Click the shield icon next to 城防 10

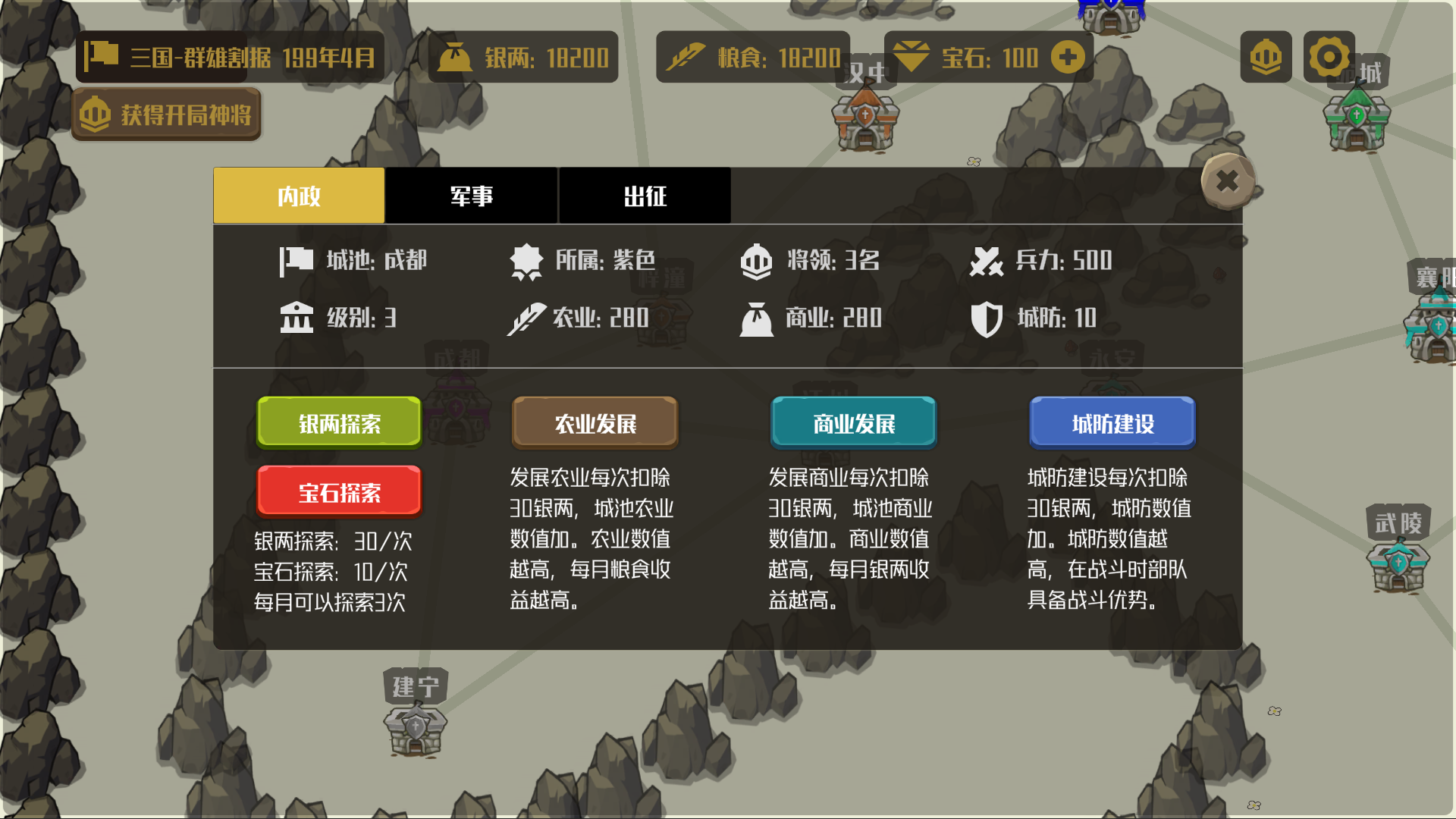coord(987,318)
